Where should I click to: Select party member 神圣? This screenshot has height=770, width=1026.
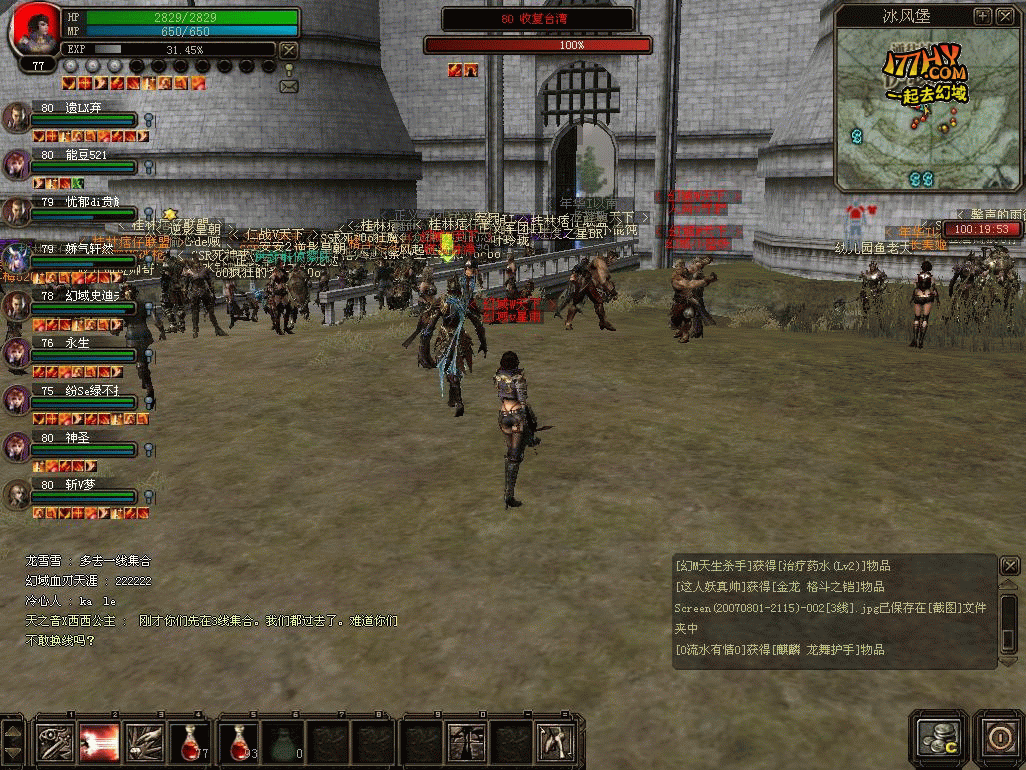pyautogui.click(x=17, y=447)
